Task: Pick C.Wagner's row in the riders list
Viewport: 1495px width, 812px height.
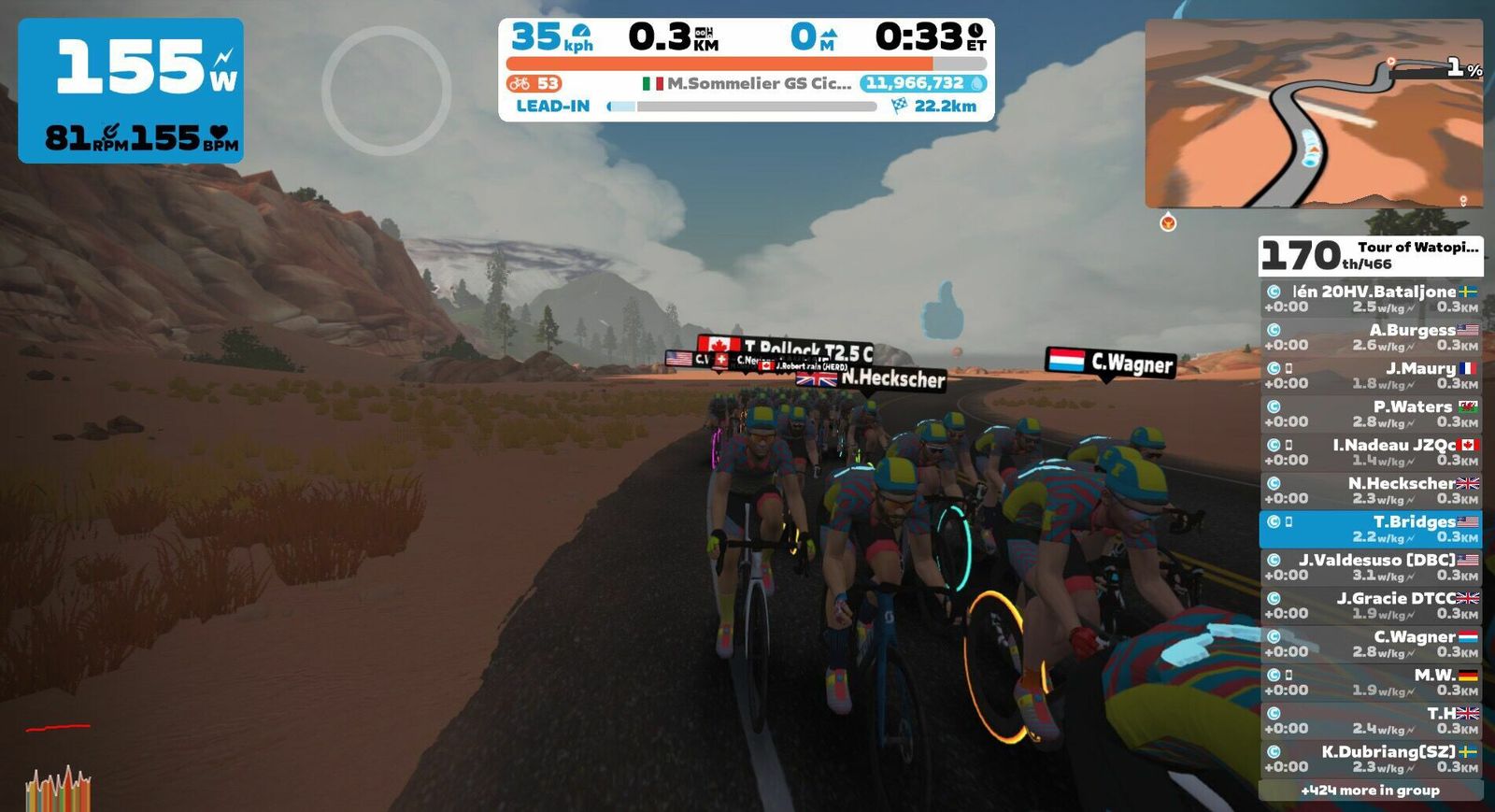Action: [1371, 644]
